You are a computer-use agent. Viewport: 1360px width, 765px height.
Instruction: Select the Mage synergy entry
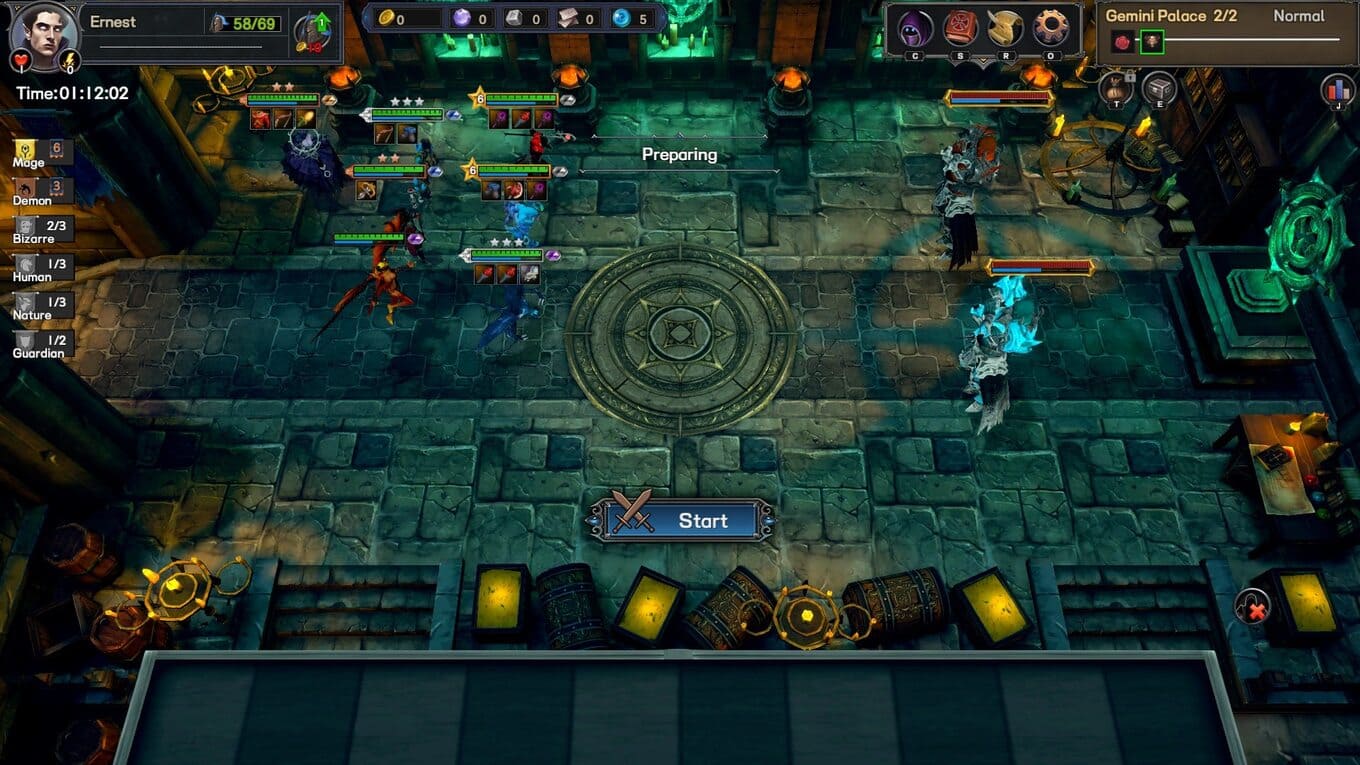42,152
